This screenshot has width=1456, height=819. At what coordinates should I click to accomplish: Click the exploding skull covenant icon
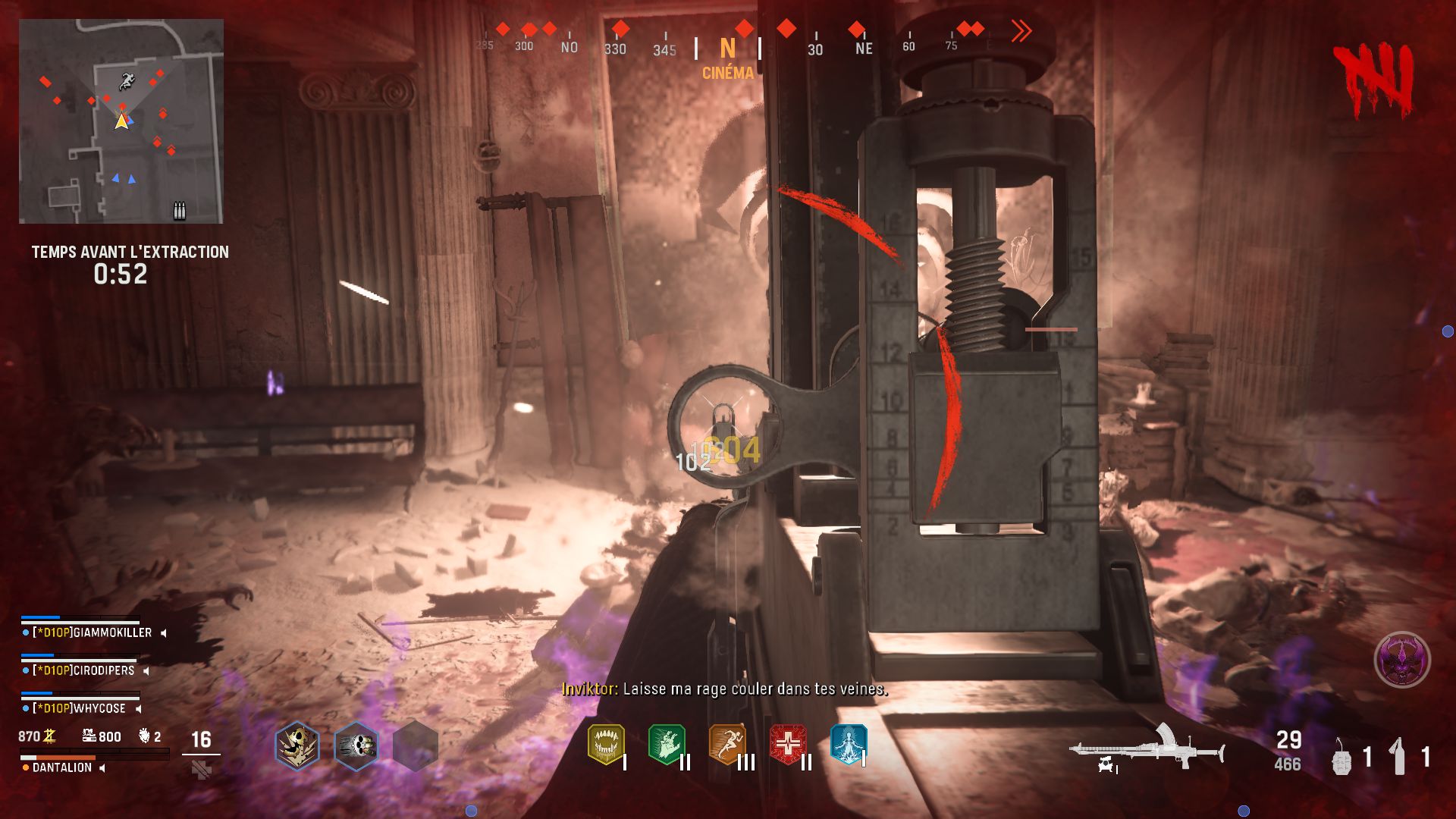[297, 746]
